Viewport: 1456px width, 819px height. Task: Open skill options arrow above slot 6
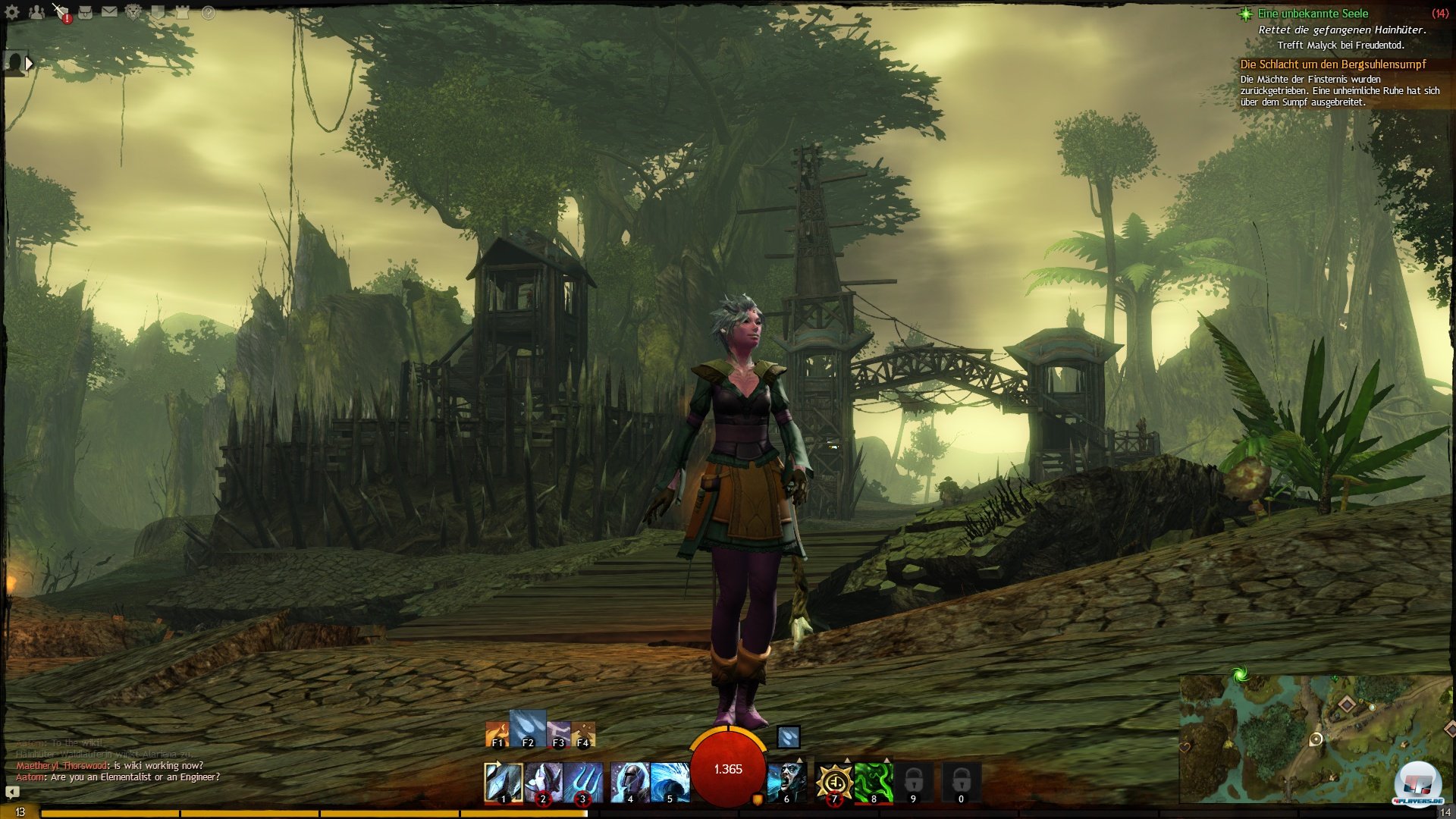click(799, 760)
